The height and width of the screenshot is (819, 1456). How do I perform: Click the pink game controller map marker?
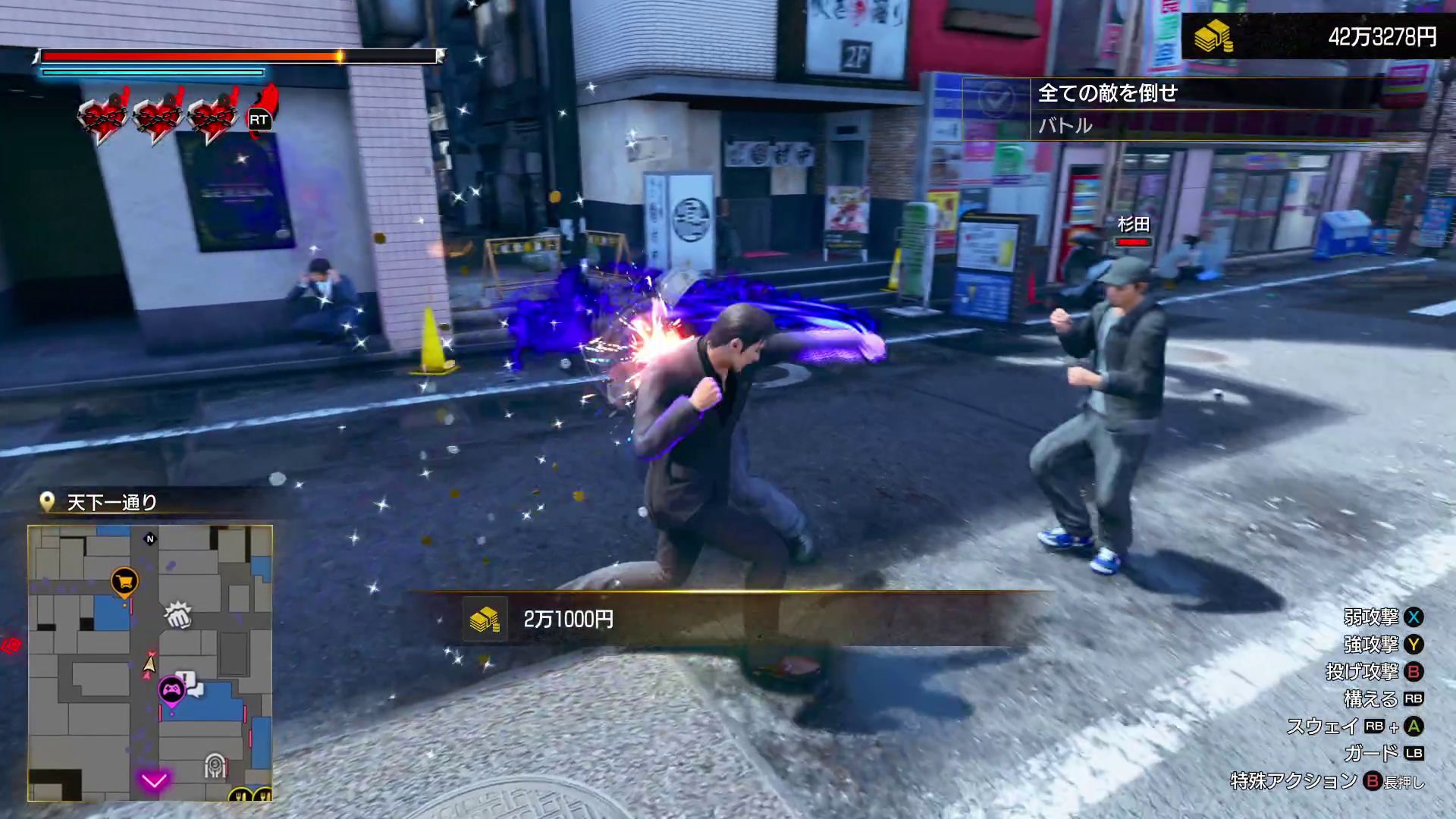click(171, 691)
